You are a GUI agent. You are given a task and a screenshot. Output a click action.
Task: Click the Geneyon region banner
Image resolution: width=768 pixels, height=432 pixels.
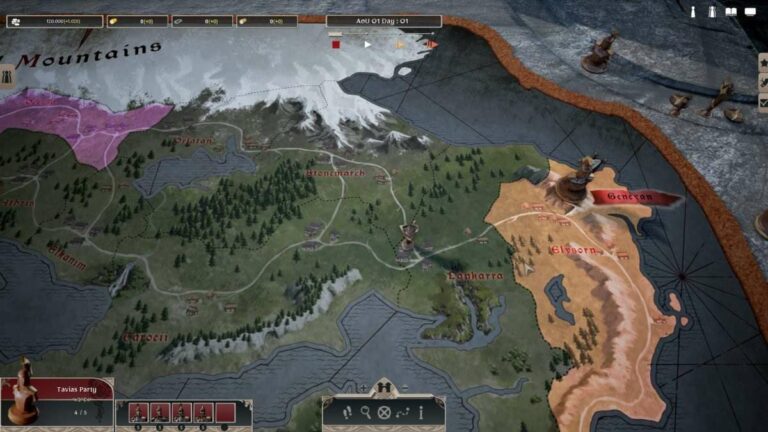pyautogui.click(x=630, y=197)
